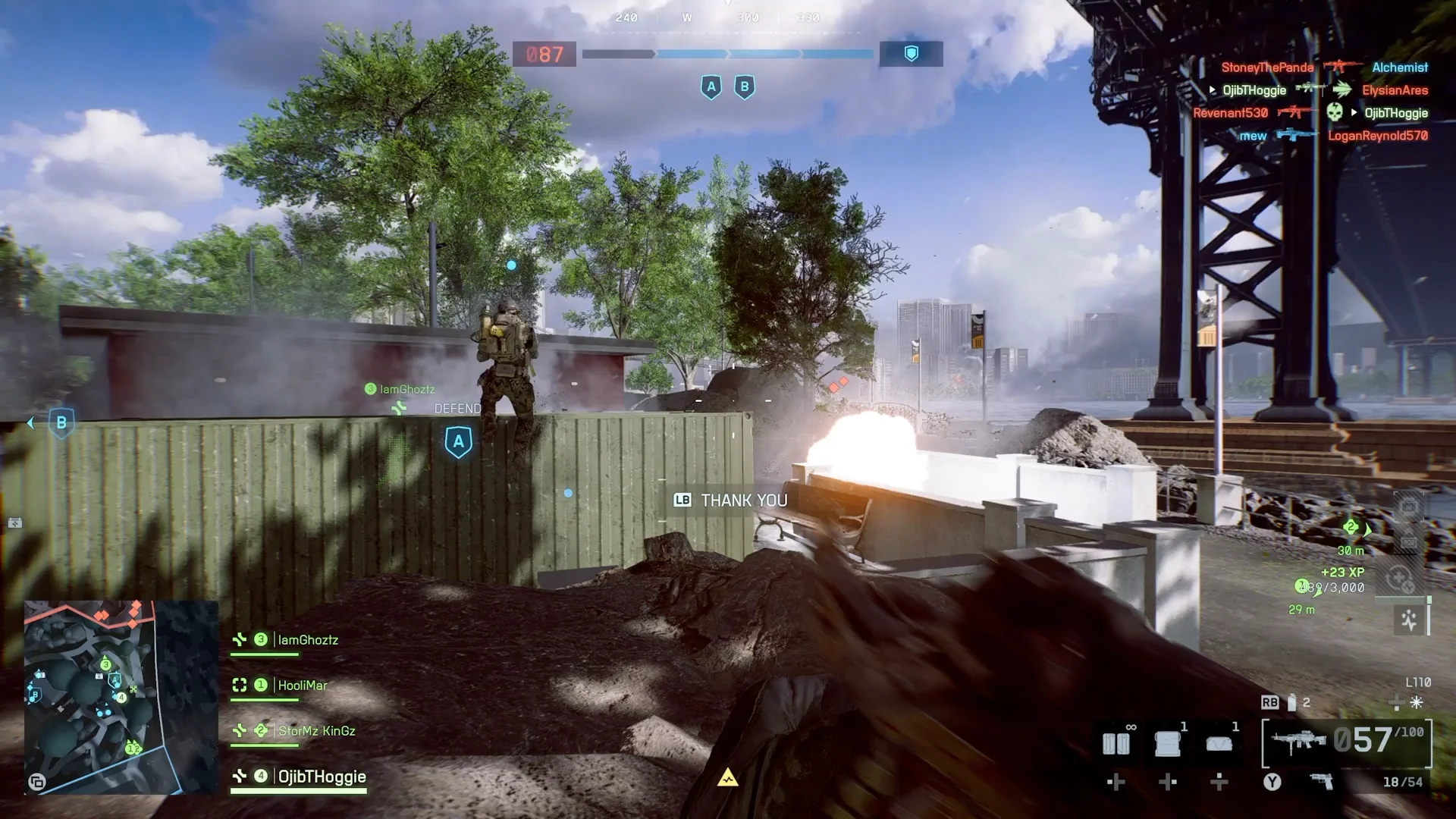Viewport: 1456px width, 819px height.
Task: Click the pistol icon beside the Y button
Action: [x=1322, y=782]
